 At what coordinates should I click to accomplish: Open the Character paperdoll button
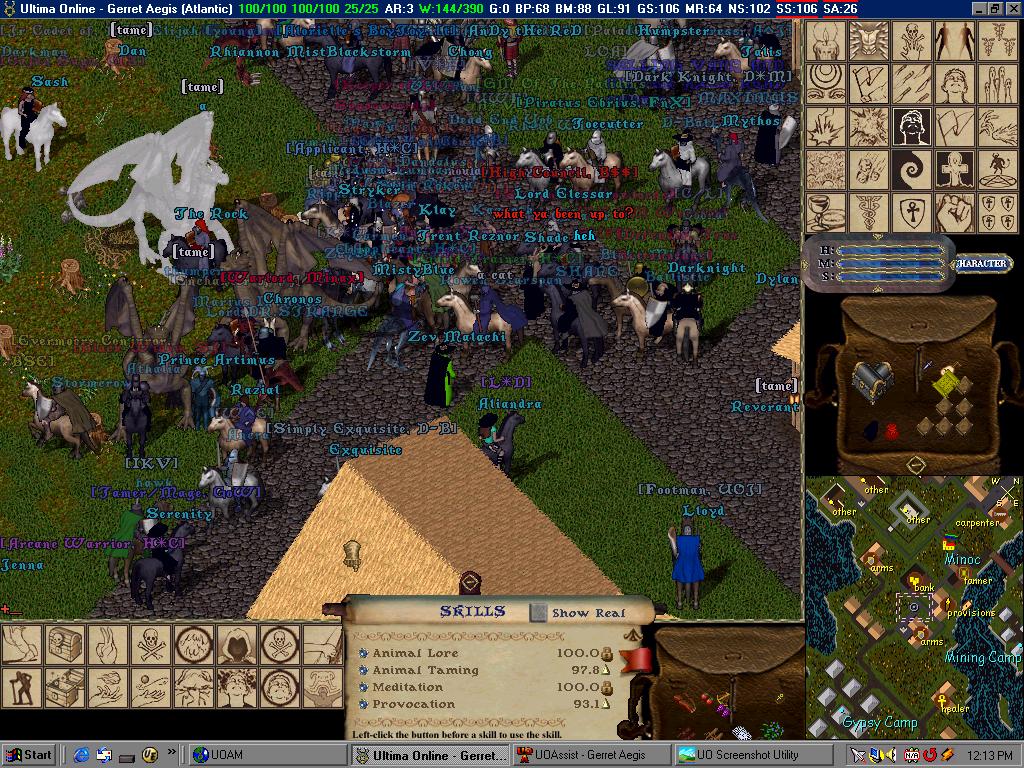(x=981, y=264)
